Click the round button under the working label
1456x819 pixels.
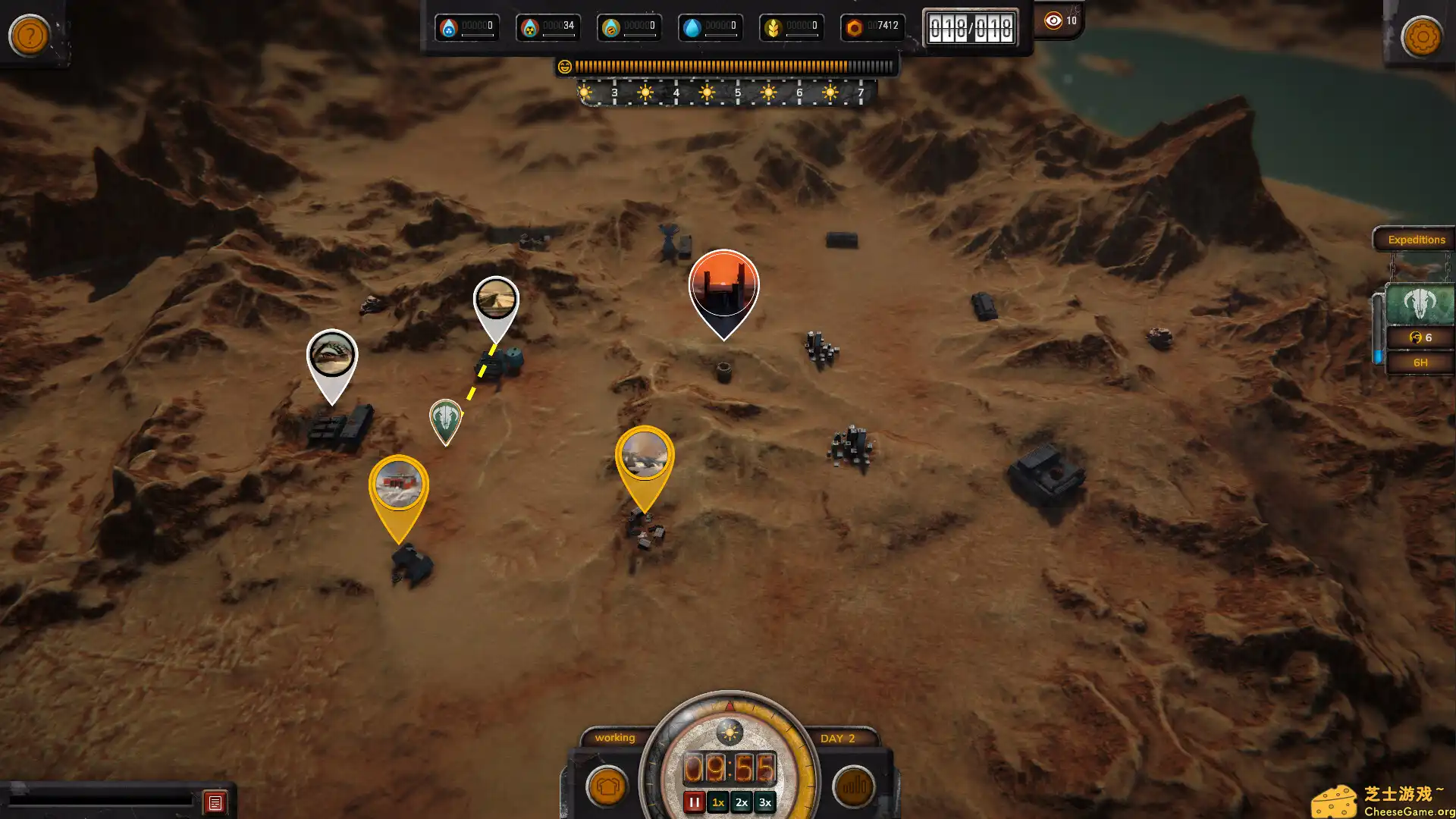pyautogui.click(x=607, y=786)
